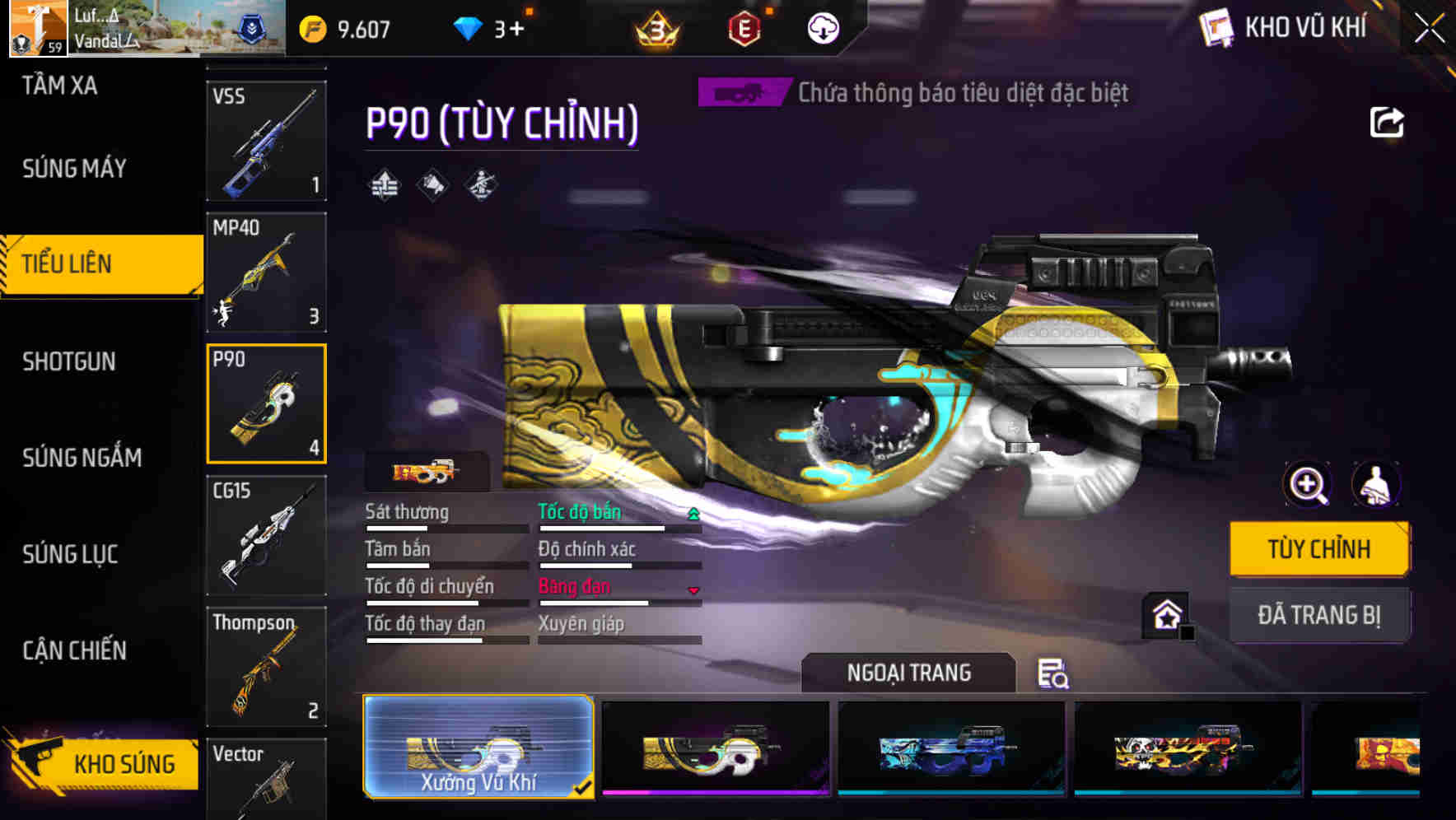This screenshot has width=1456, height=820.
Task: Click the ĐÃ TRANG BỊ button
Action: pyautogui.click(x=1319, y=614)
